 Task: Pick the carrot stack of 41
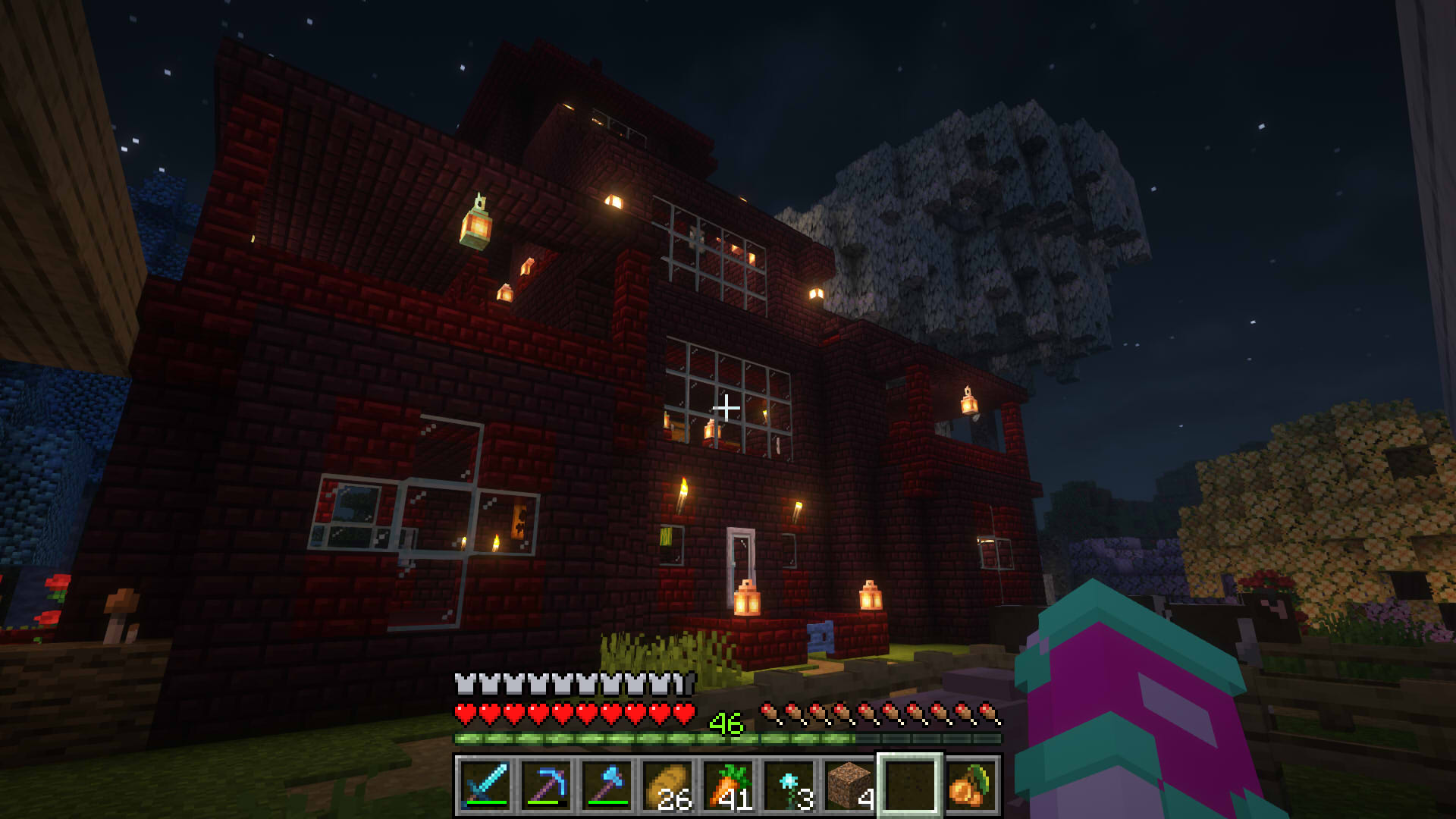(x=728, y=785)
